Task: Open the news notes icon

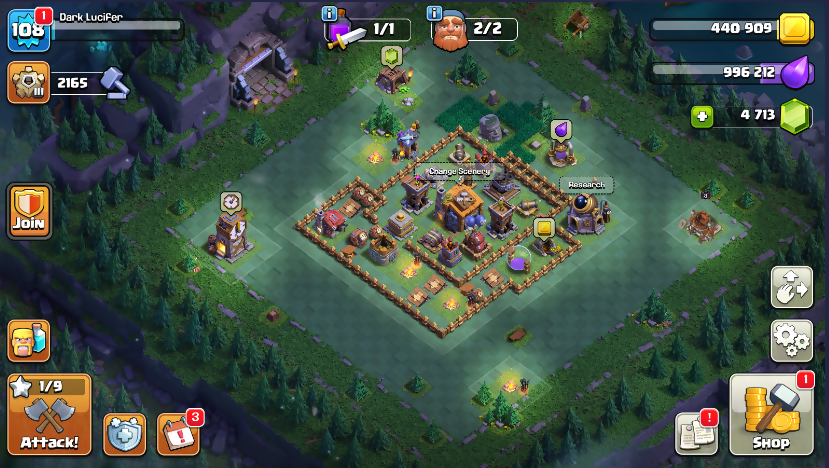Action: [696, 433]
